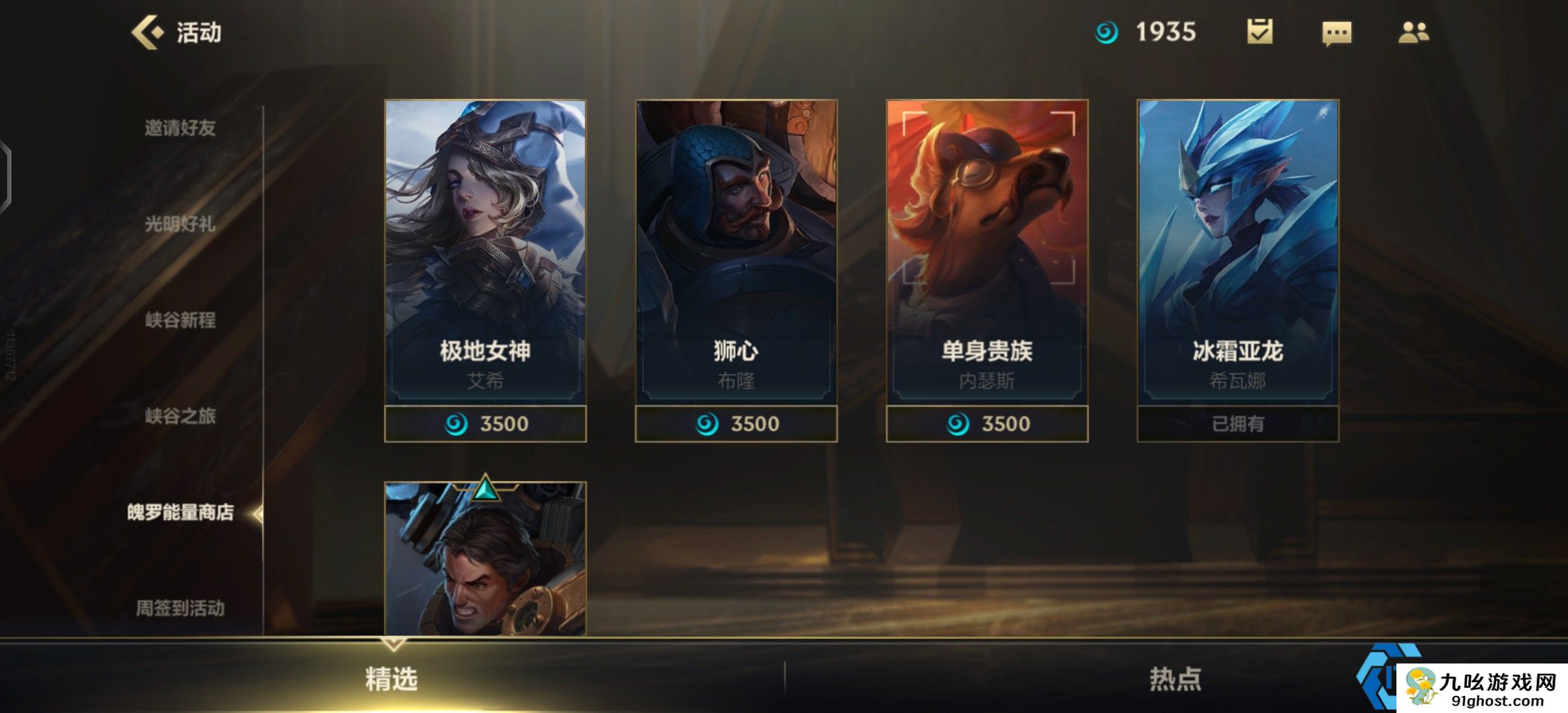Open the friends list icon

coord(1414,32)
